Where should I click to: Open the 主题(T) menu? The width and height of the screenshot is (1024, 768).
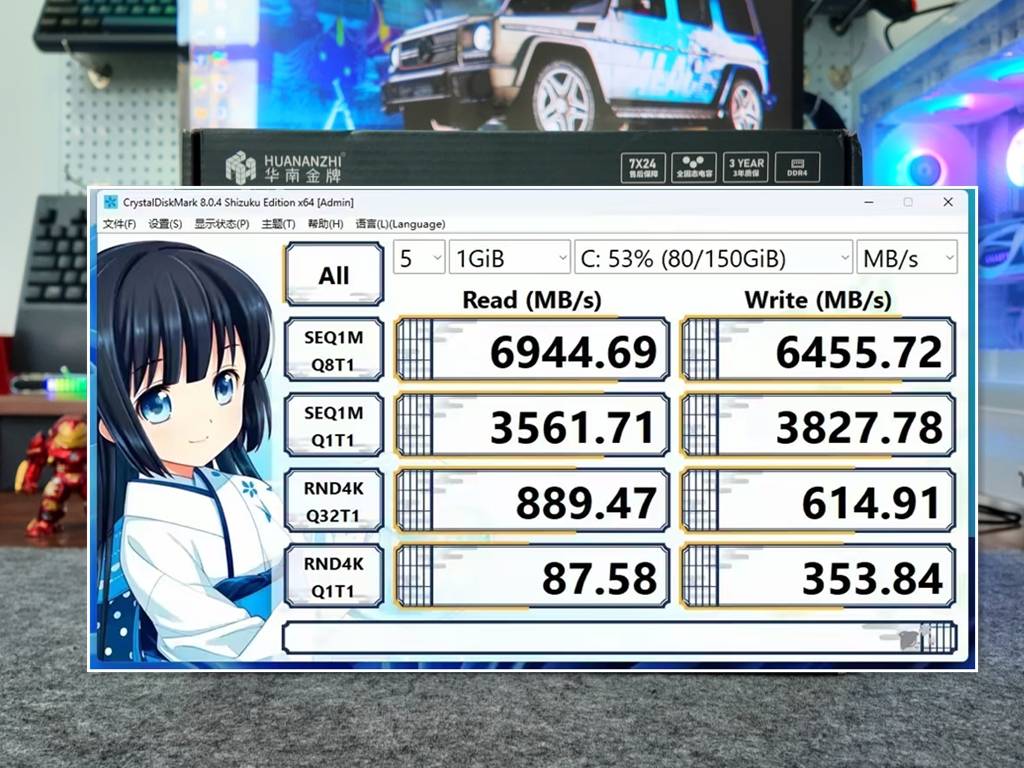(x=278, y=224)
